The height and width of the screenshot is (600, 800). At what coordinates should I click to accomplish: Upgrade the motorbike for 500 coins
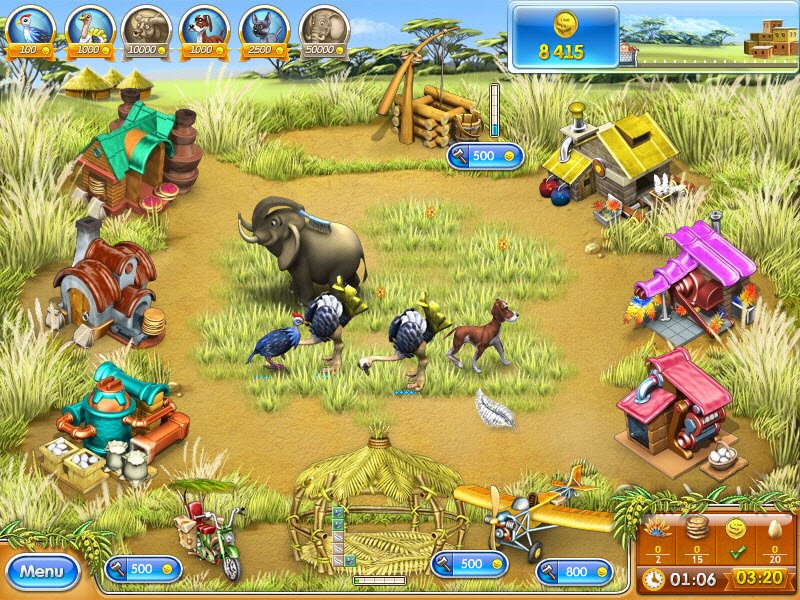(x=143, y=568)
